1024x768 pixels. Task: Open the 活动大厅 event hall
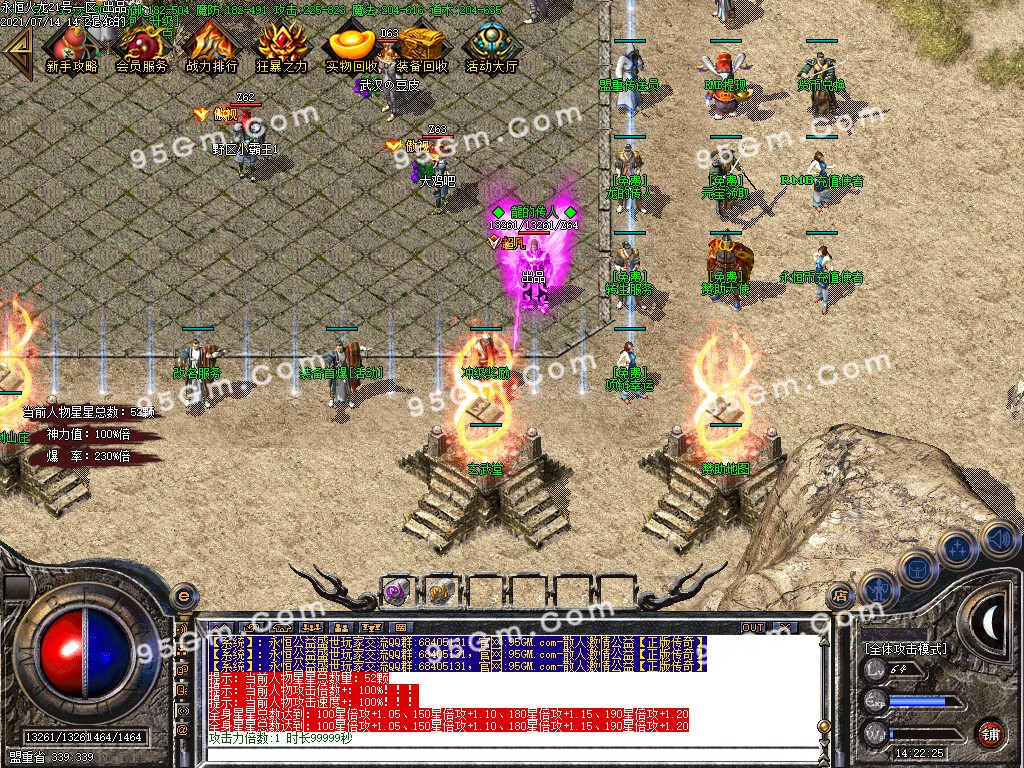coord(491,46)
